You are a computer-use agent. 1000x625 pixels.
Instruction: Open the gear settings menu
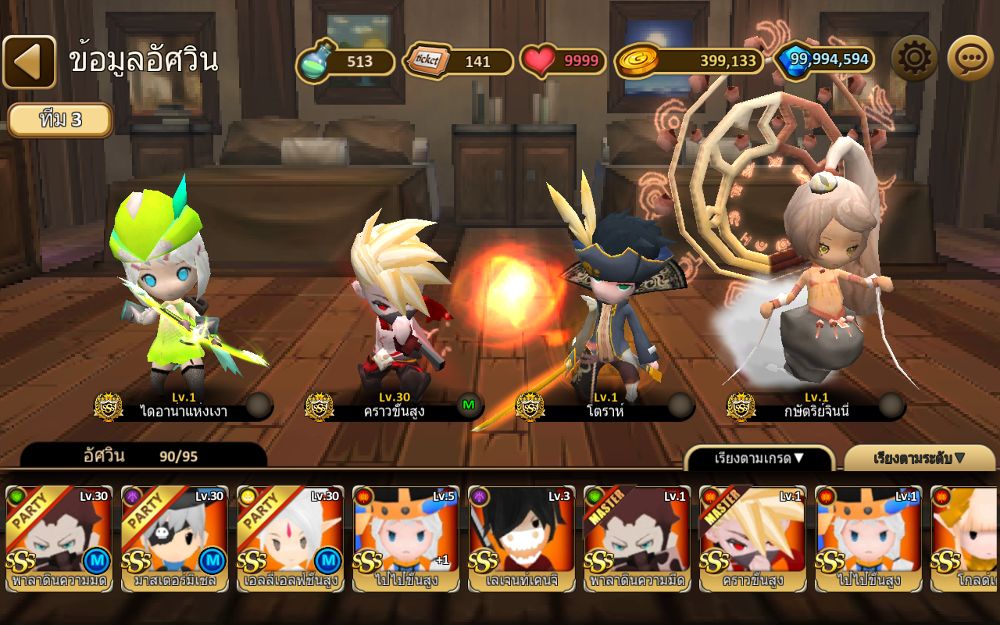click(x=913, y=59)
